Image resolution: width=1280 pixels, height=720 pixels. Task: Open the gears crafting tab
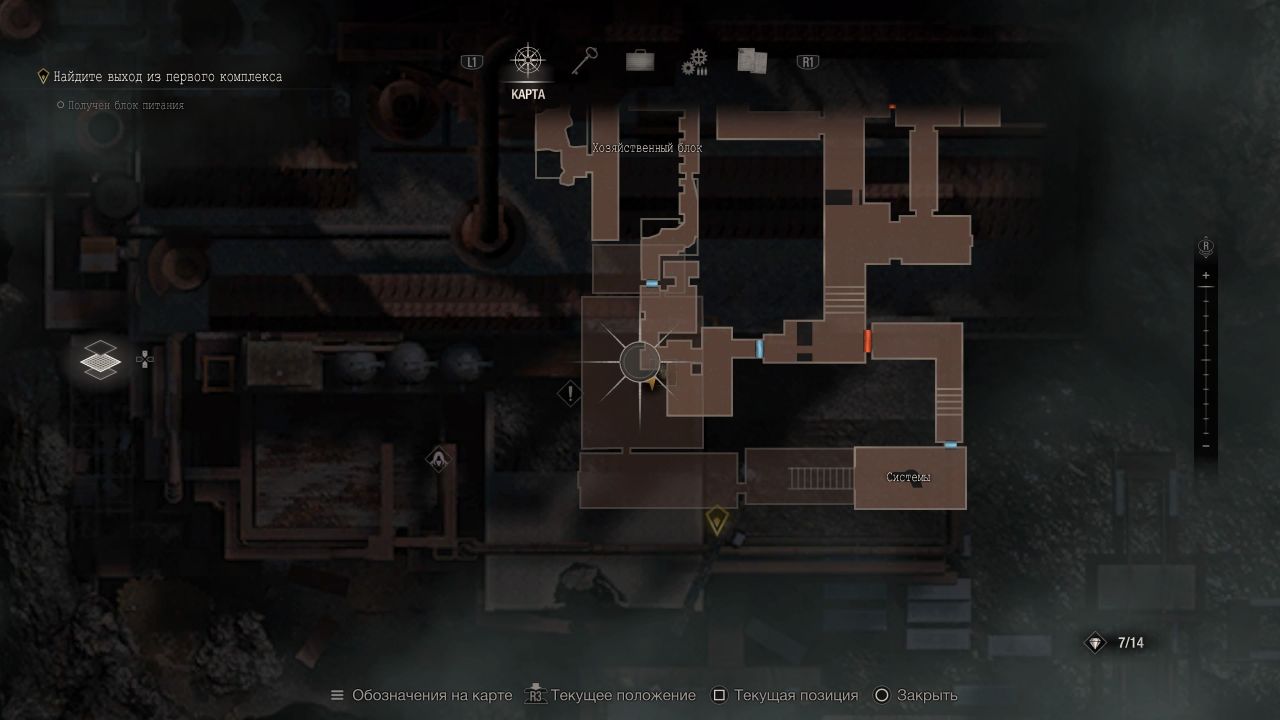coord(695,63)
